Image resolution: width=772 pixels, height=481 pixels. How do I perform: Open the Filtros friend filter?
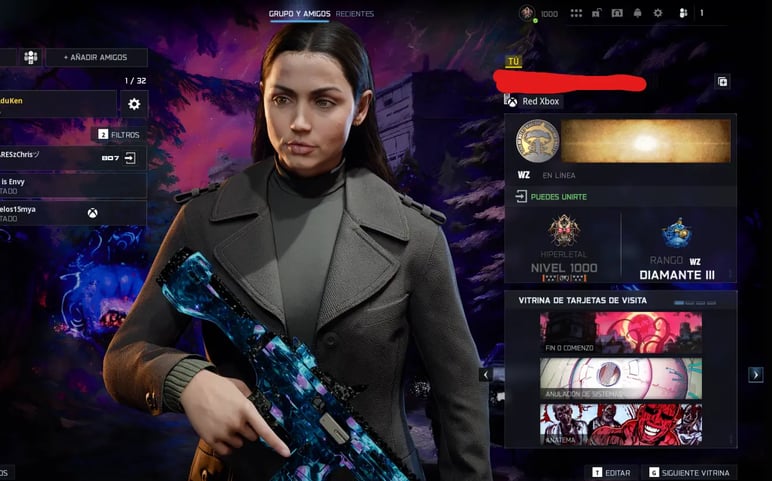click(118, 134)
